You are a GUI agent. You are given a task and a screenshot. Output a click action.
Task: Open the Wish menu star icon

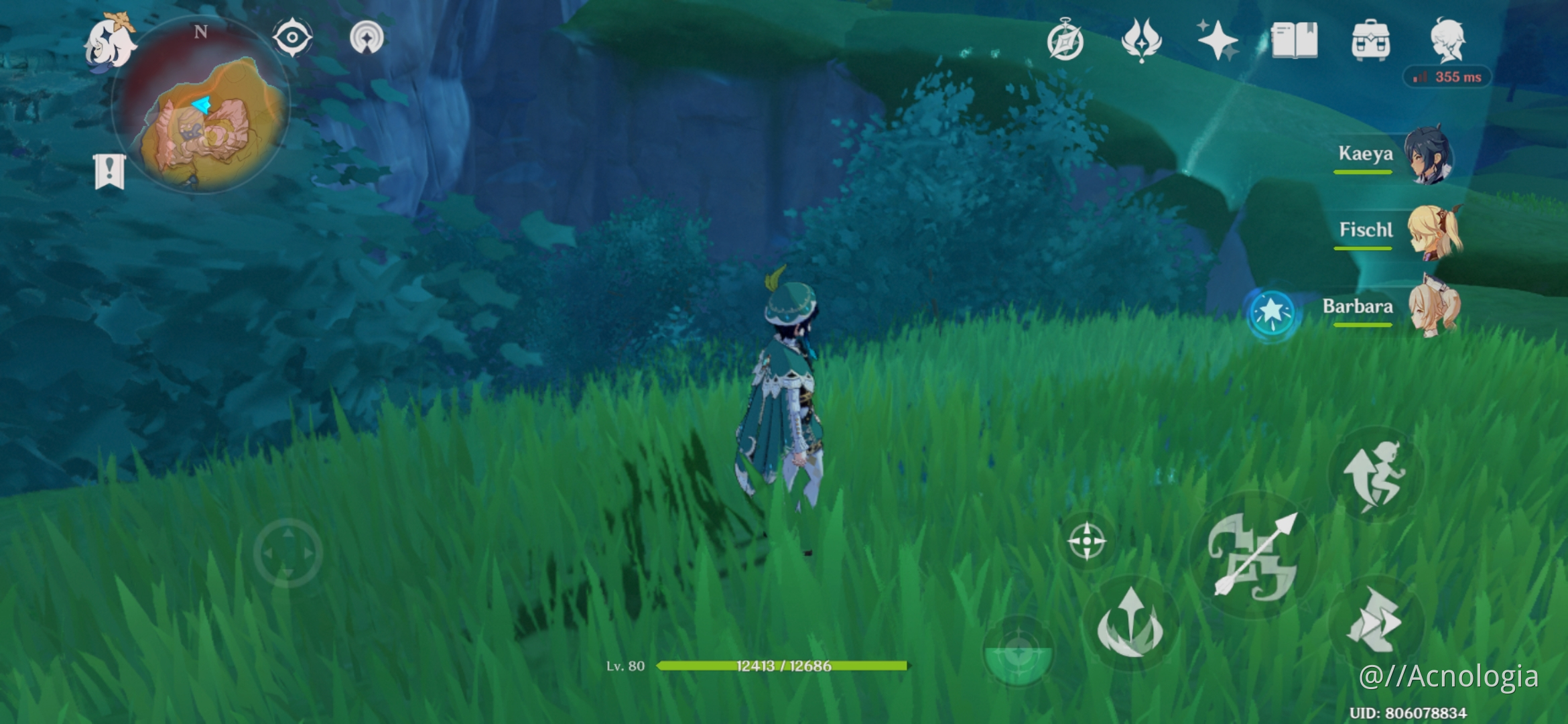click(x=1218, y=40)
